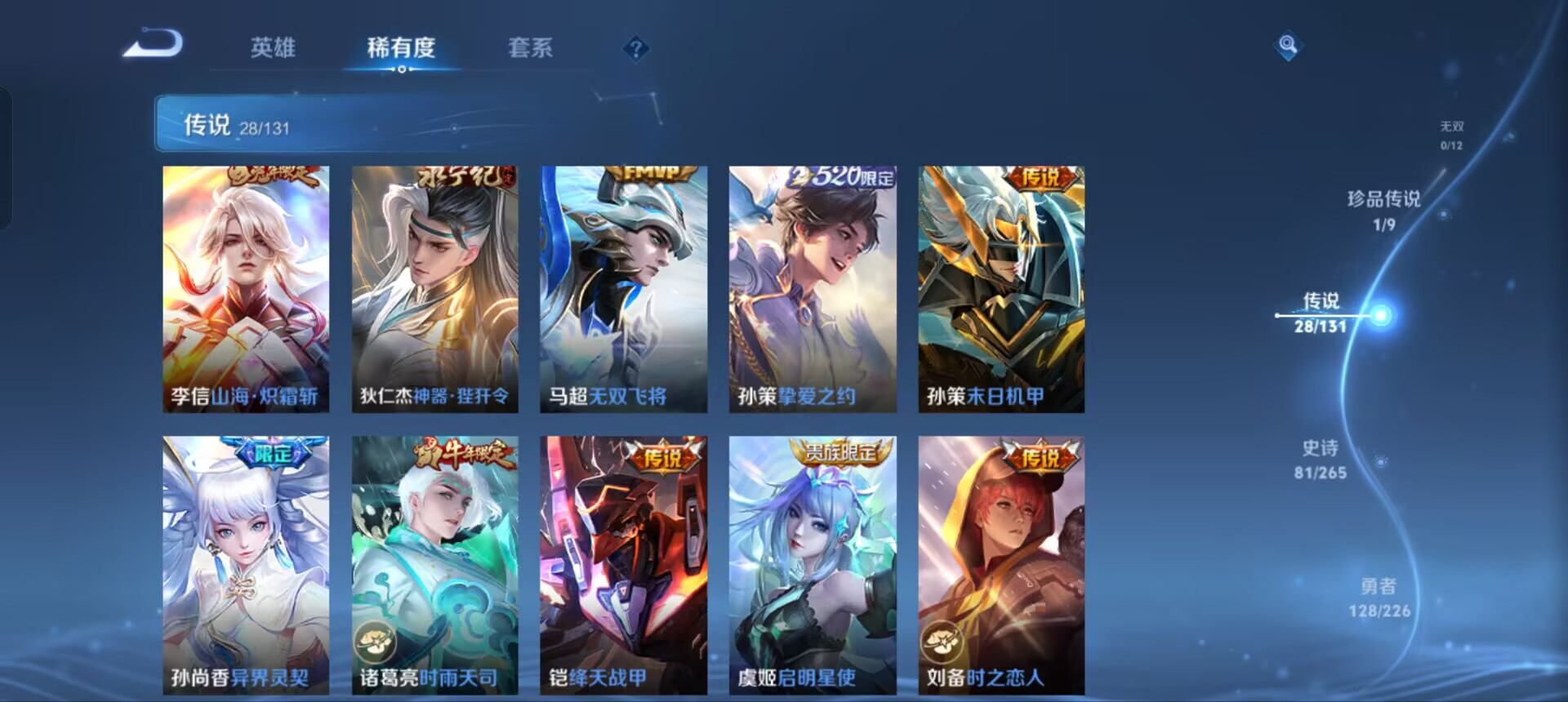This screenshot has height=702, width=1568.
Task: Switch to the 英雄 tab
Action: (x=275, y=49)
